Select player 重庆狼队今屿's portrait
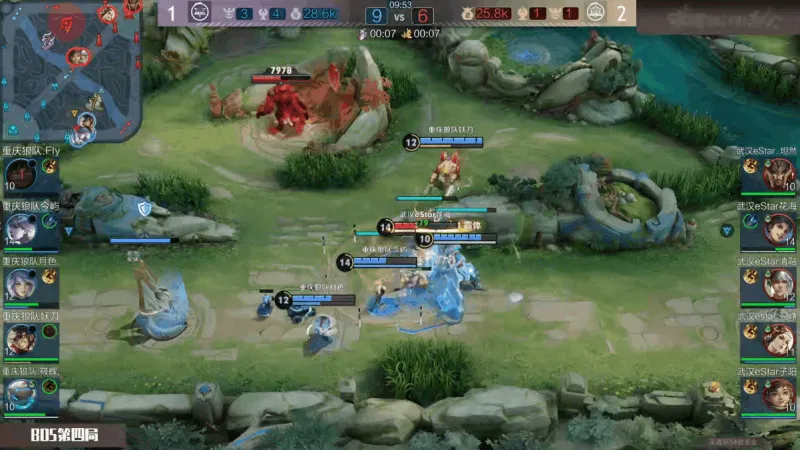Viewport: 800px width, 450px height. click(20, 230)
